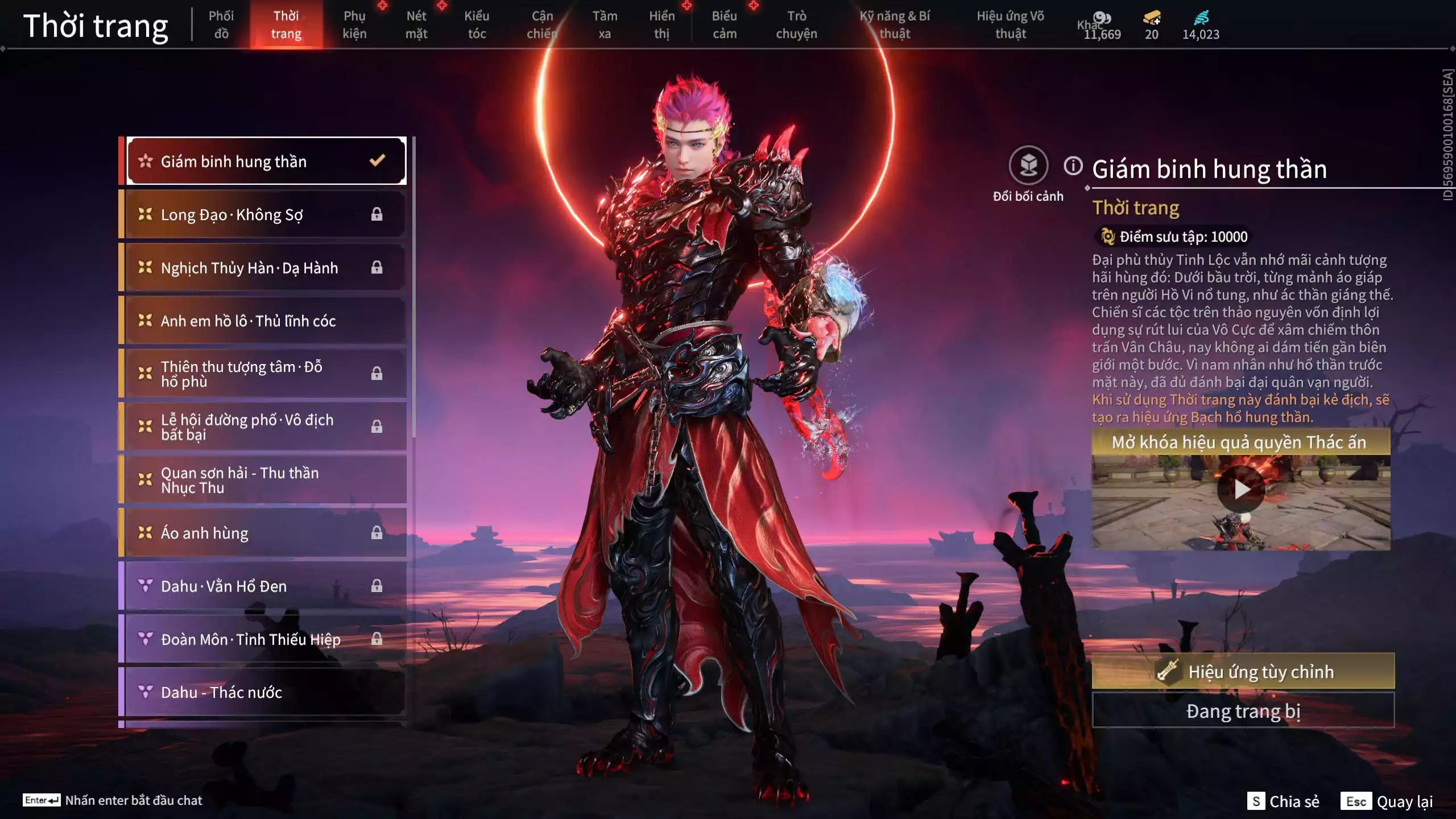Choose the Nghịch Thủy Hàn · Dạ Hành outfit
The height and width of the screenshot is (819, 1456).
pyautogui.click(x=266, y=267)
